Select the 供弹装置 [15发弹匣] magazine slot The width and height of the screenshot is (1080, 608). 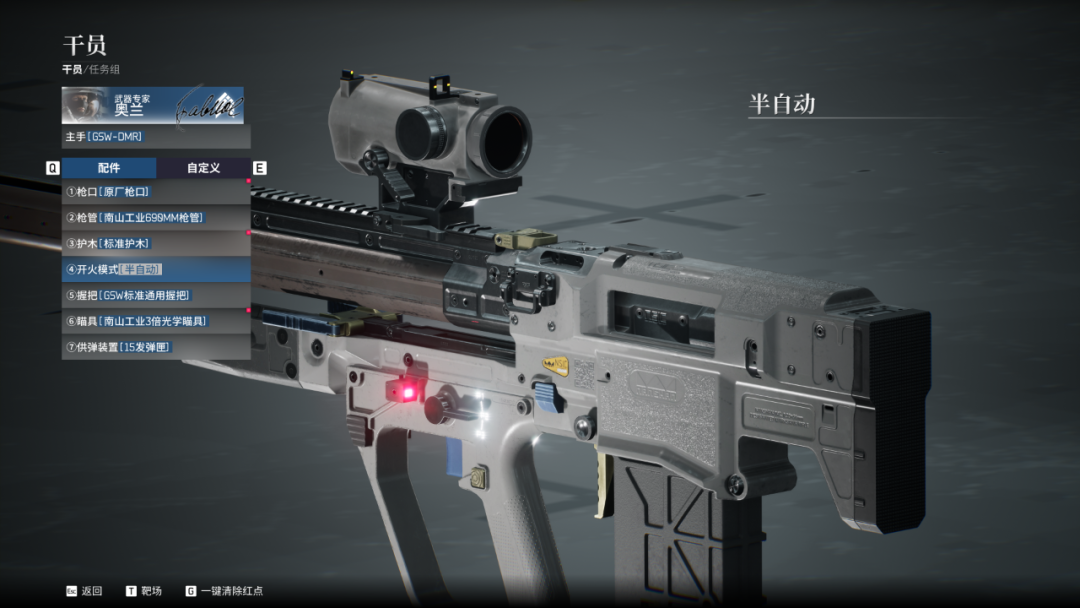tap(155, 347)
